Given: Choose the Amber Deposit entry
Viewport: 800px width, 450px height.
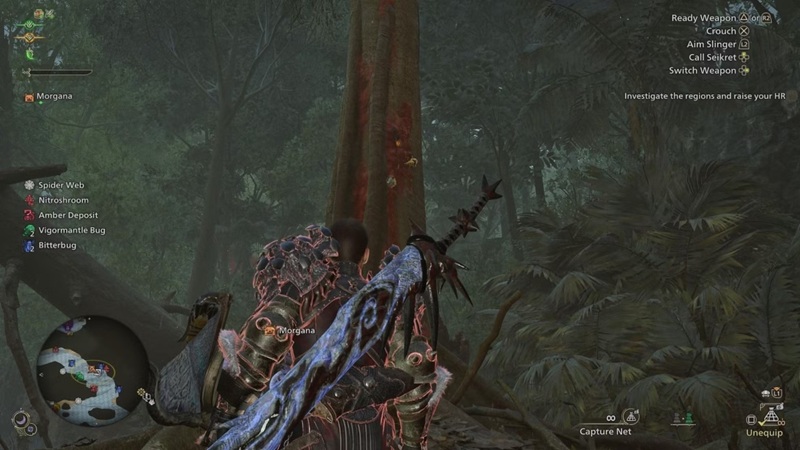Looking at the screenshot, I should (67, 215).
